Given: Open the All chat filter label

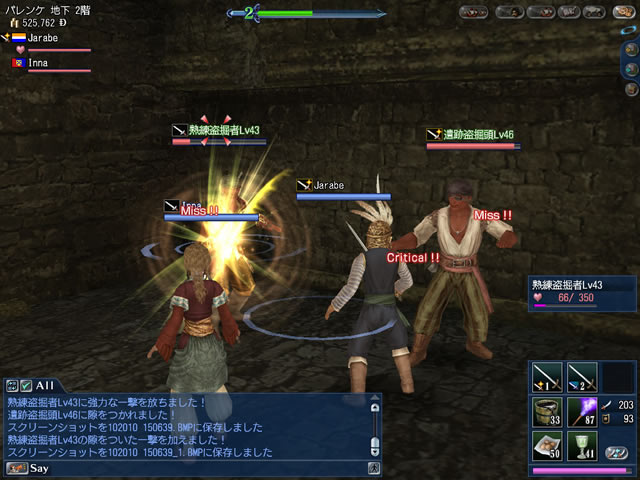Looking at the screenshot, I should (x=45, y=385).
